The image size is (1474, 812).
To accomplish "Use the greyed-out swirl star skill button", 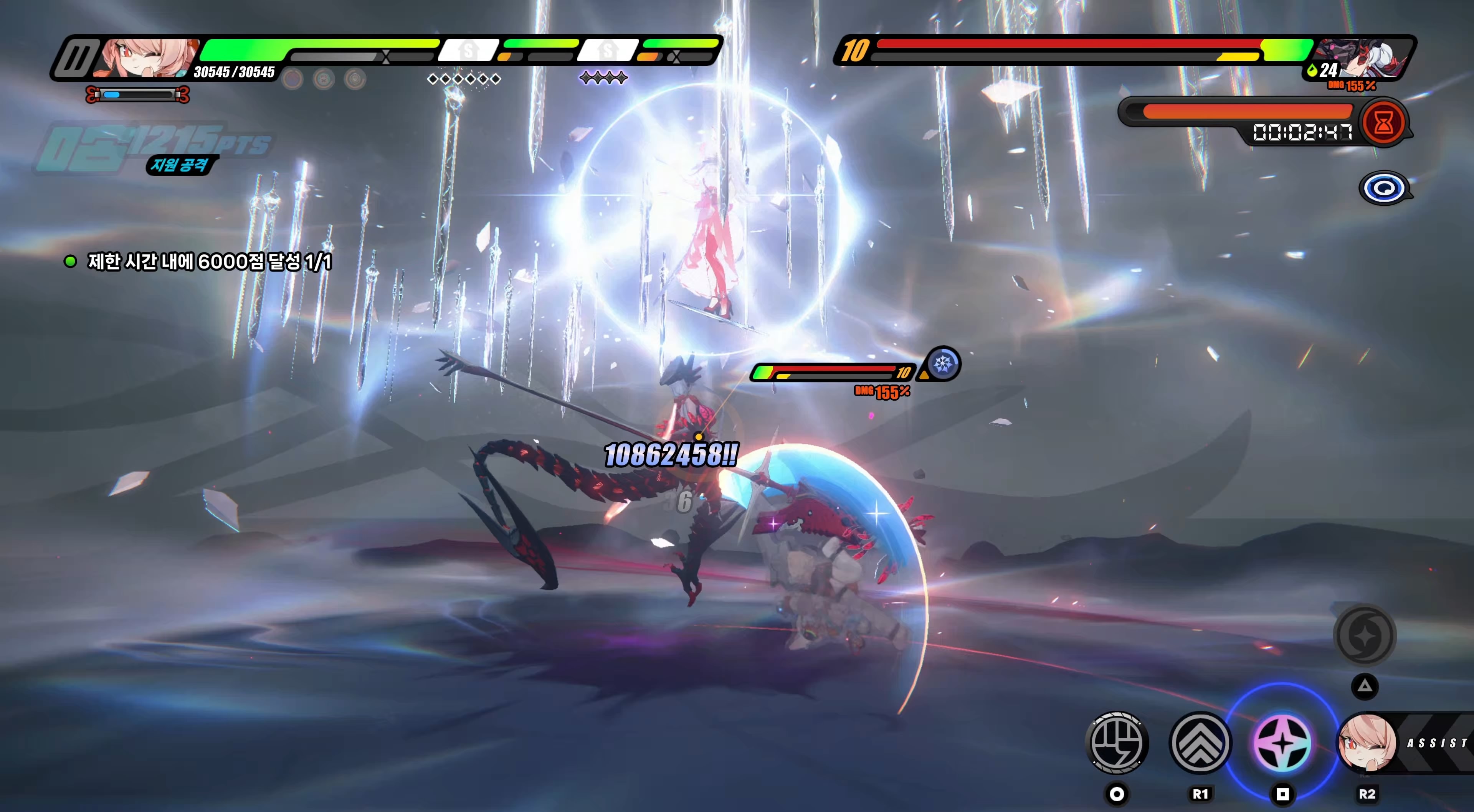I will click(x=1365, y=635).
